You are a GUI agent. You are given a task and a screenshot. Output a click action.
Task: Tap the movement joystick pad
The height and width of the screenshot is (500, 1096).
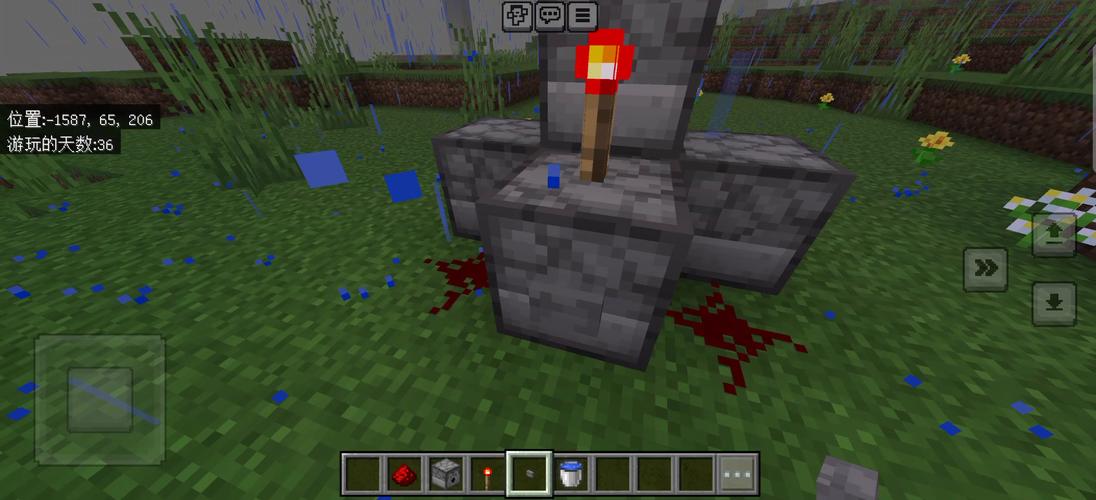click(x=99, y=400)
